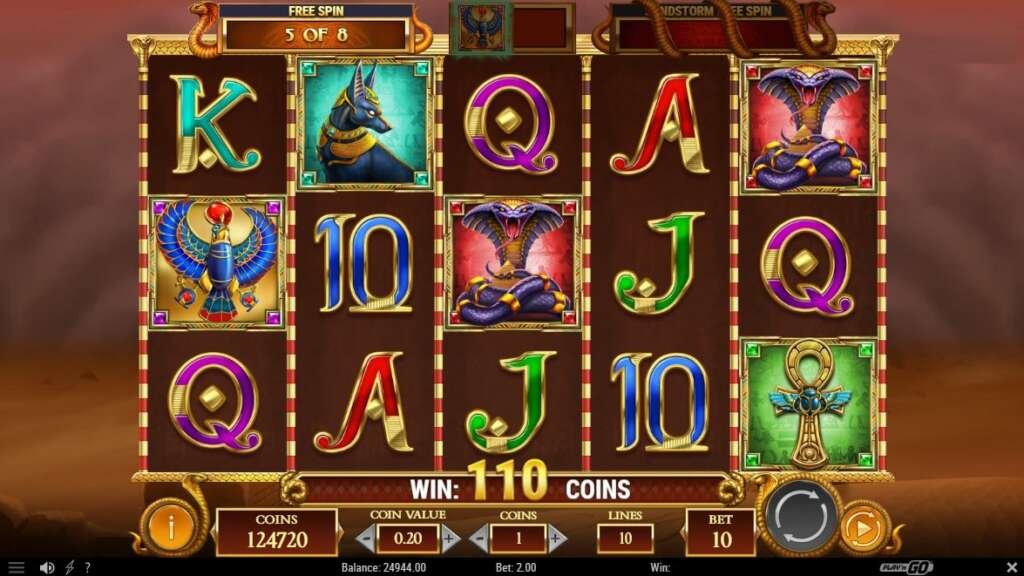
Task: Start auto play with the orange play button
Action: pyautogui.click(x=859, y=528)
